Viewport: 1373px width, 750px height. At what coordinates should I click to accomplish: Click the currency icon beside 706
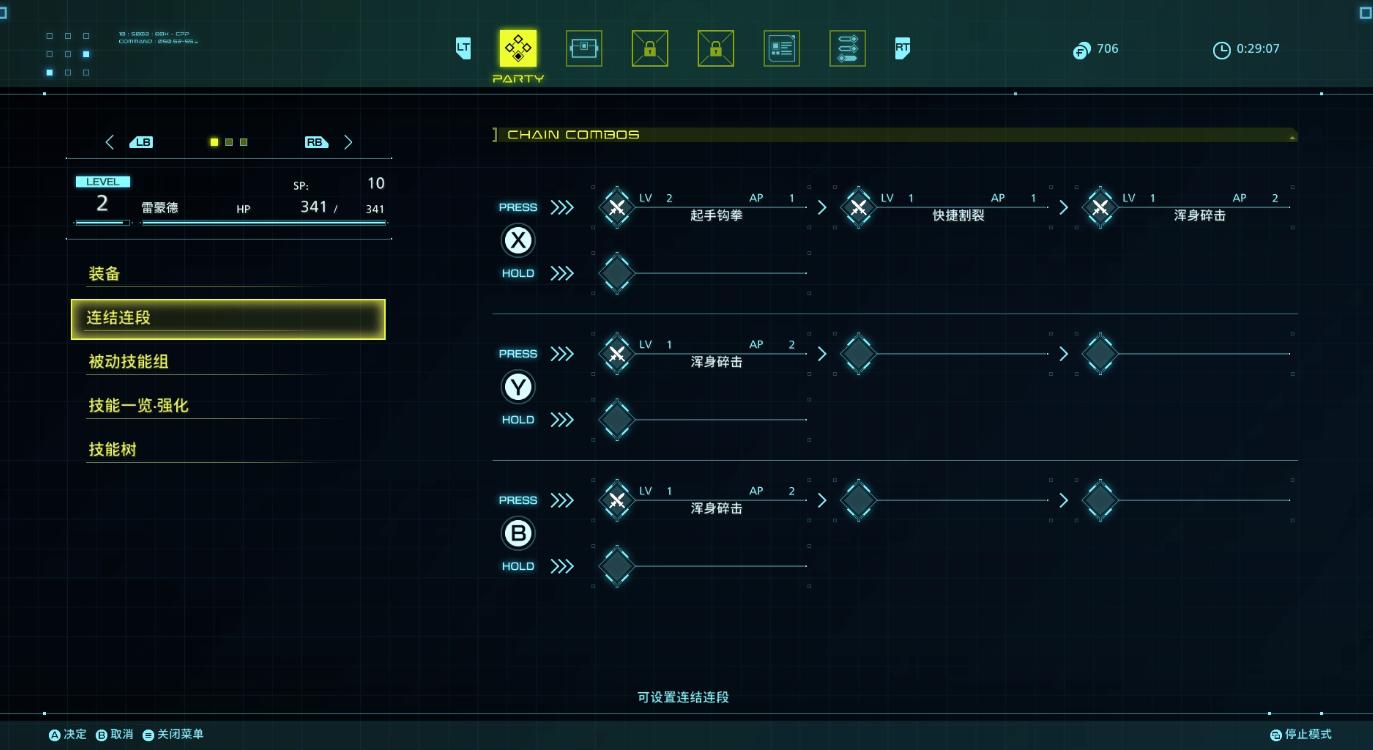tap(1079, 48)
